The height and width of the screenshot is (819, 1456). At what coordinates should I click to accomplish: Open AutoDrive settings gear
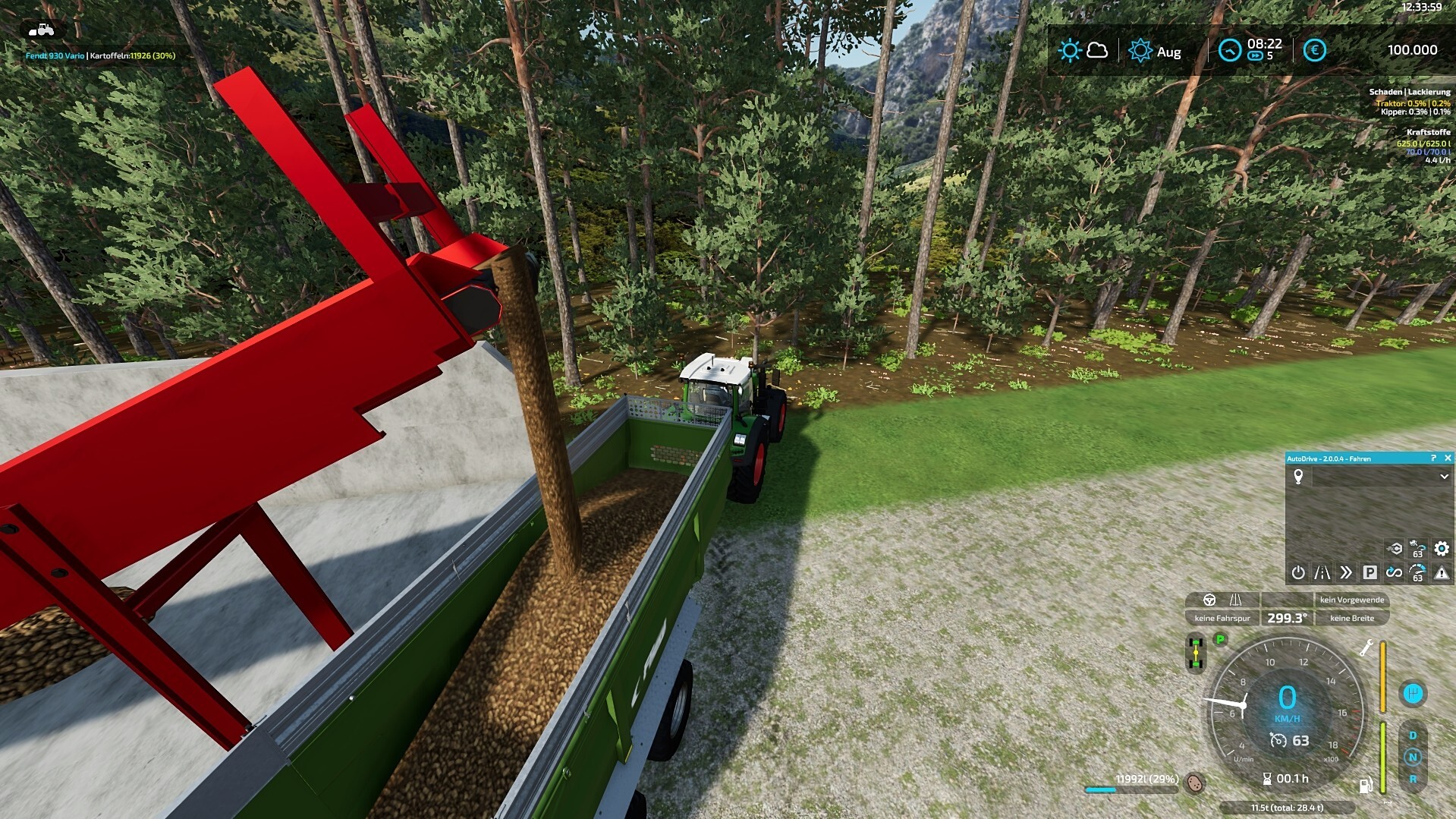1442,548
